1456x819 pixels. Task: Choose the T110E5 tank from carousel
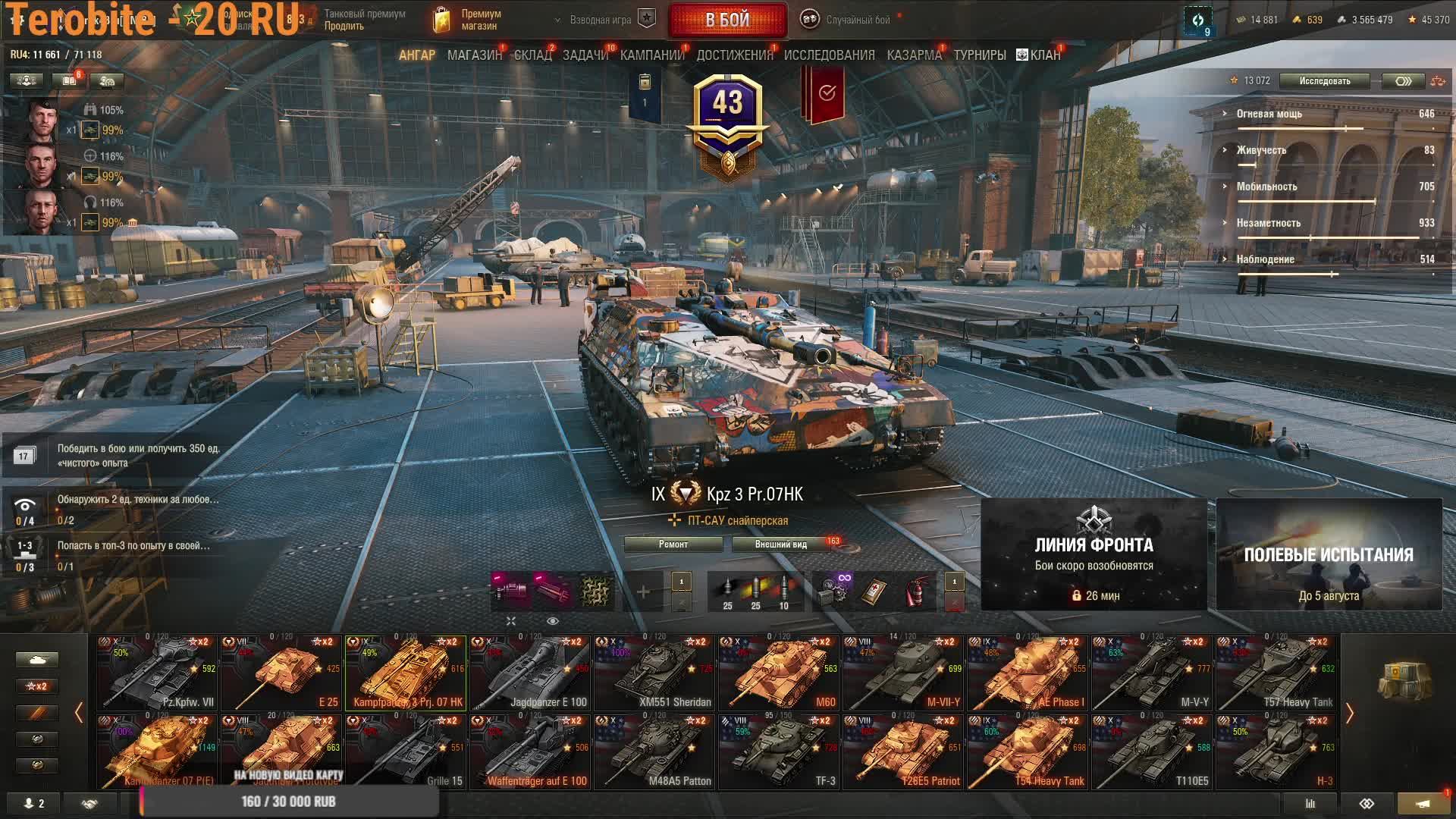click(1152, 752)
